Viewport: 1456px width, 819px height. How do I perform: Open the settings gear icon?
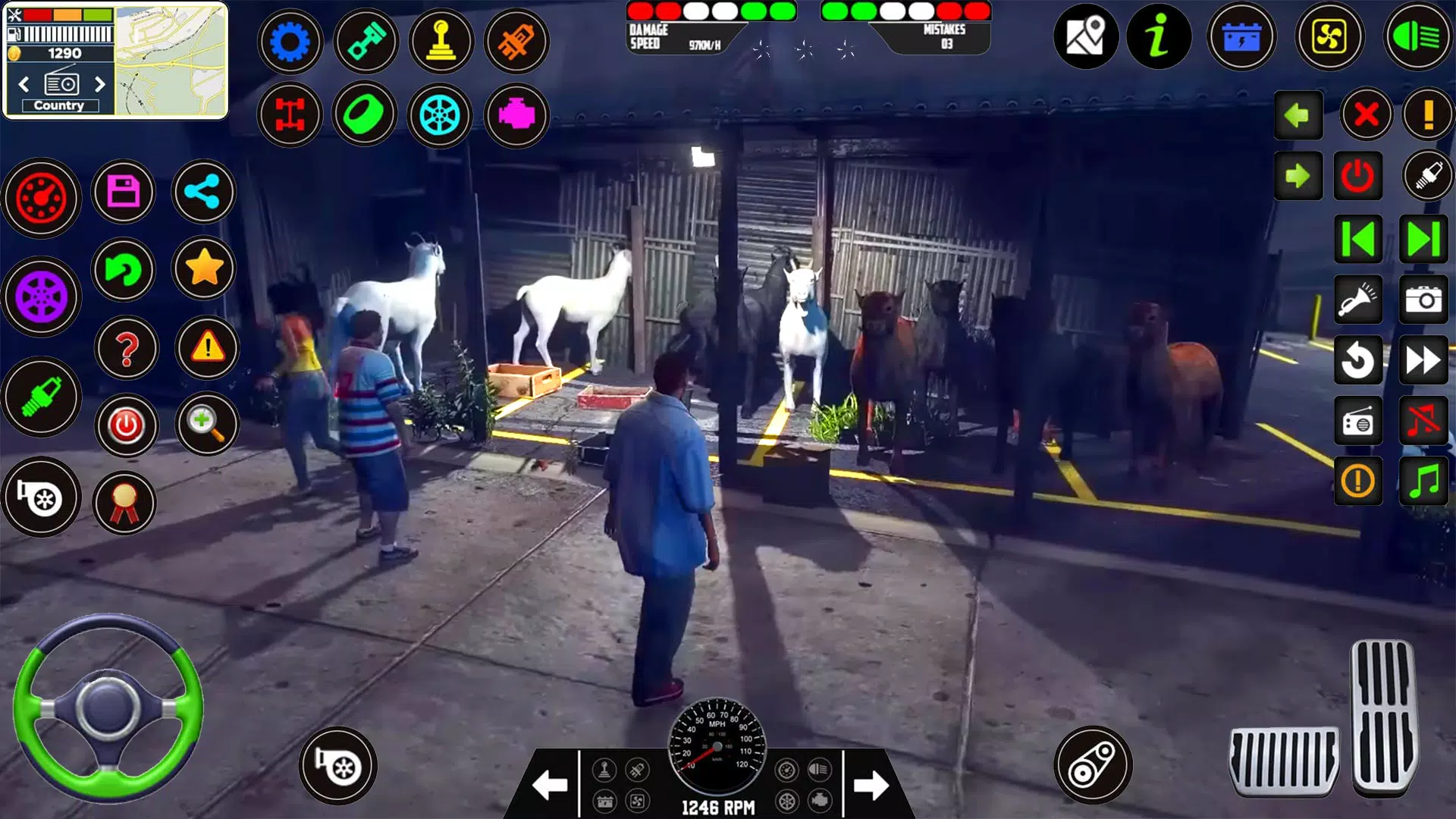point(290,41)
